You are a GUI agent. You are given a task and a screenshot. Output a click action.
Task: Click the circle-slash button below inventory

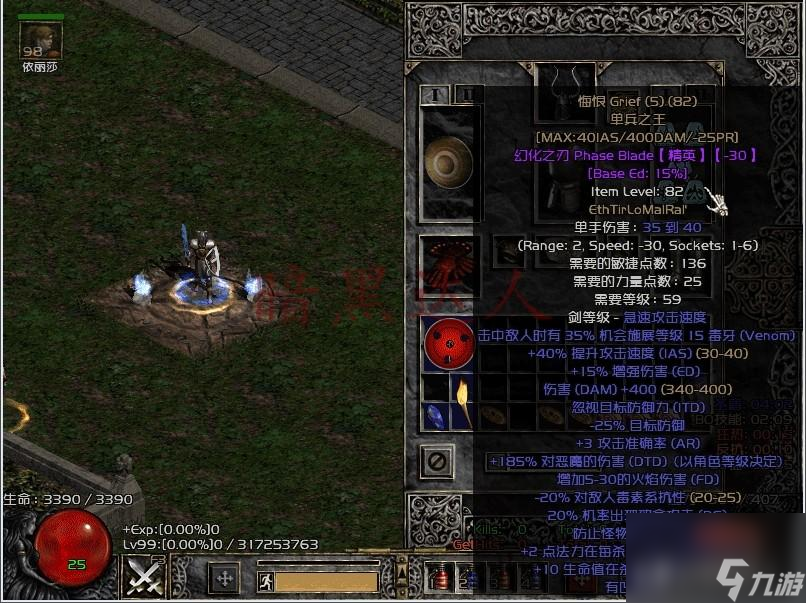tap(437, 461)
